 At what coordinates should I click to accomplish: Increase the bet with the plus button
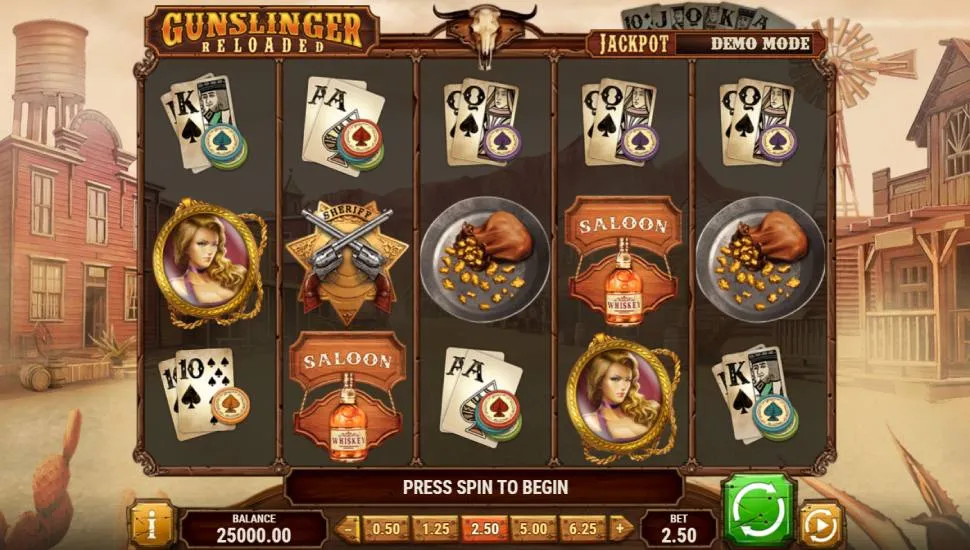(621, 528)
